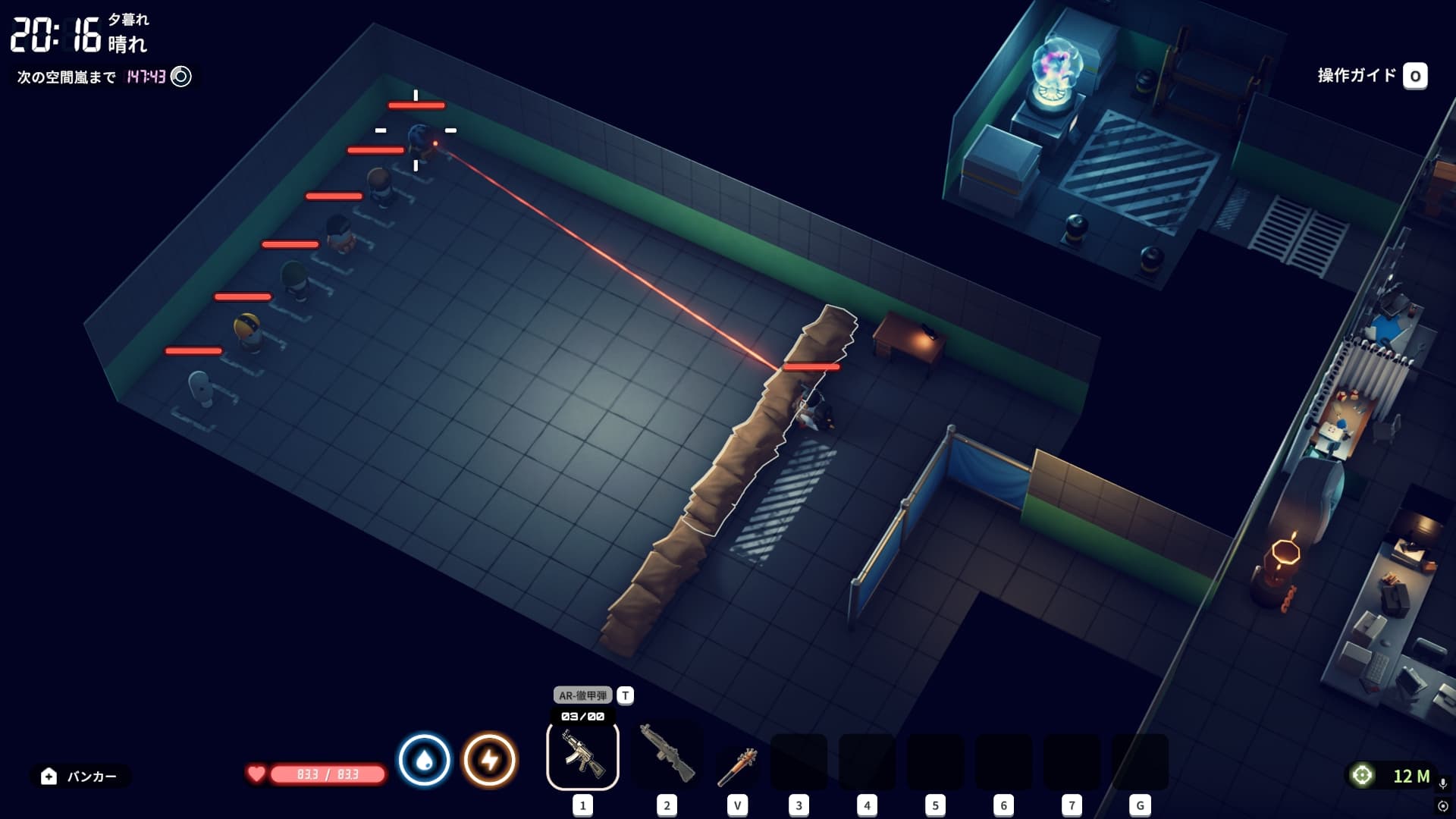Image resolution: width=1456 pixels, height=819 pixels.
Task: Click the circular arrows icon below microphone
Action: [1442, 806]
